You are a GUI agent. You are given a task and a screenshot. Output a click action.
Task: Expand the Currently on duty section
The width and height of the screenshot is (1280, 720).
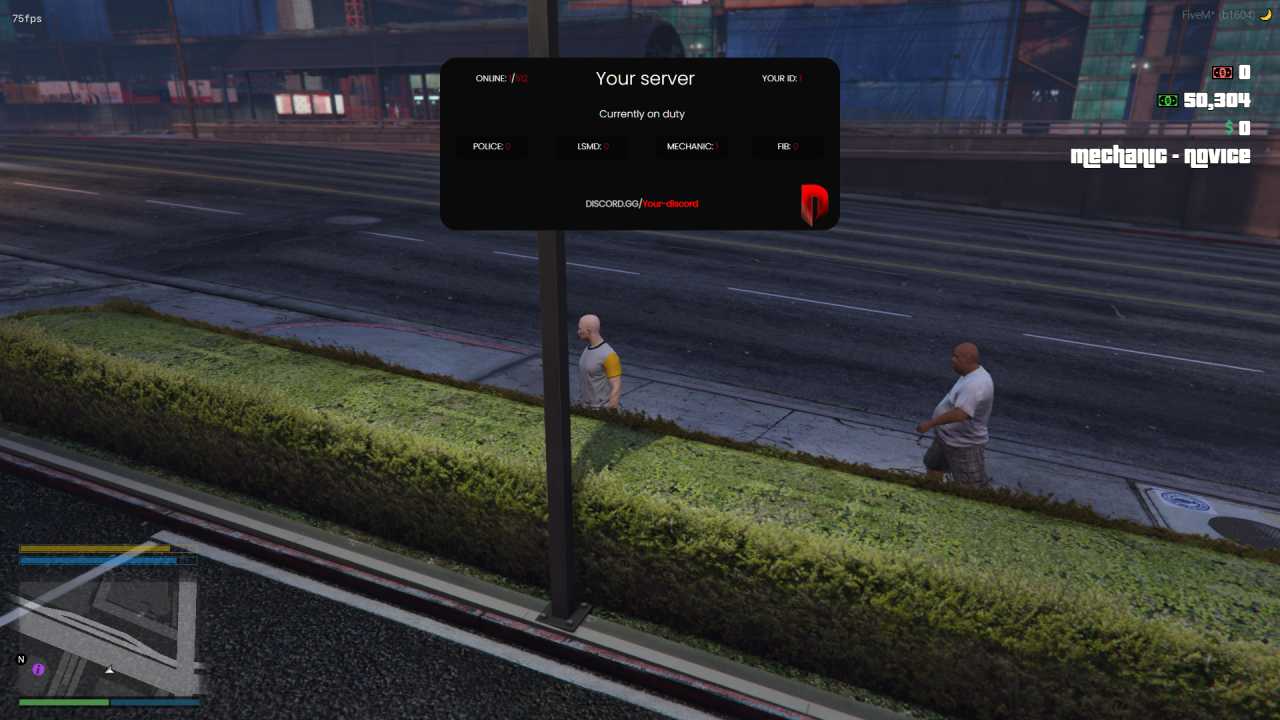pos(641,113)
